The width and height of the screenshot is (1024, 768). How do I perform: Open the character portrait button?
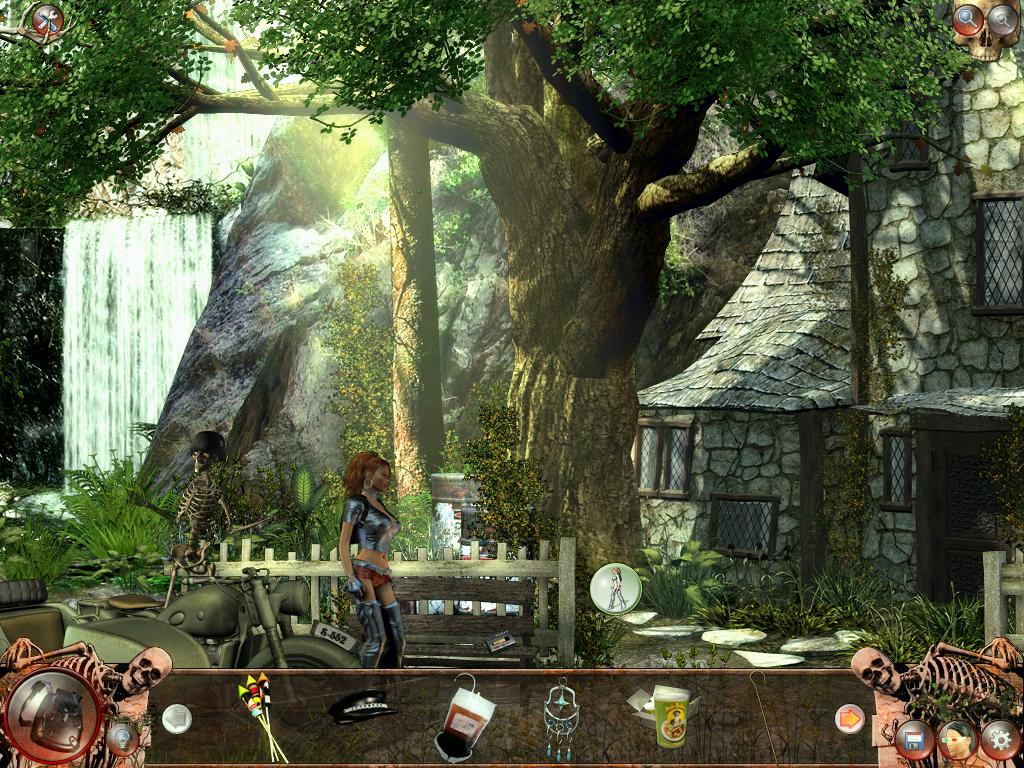957,740
